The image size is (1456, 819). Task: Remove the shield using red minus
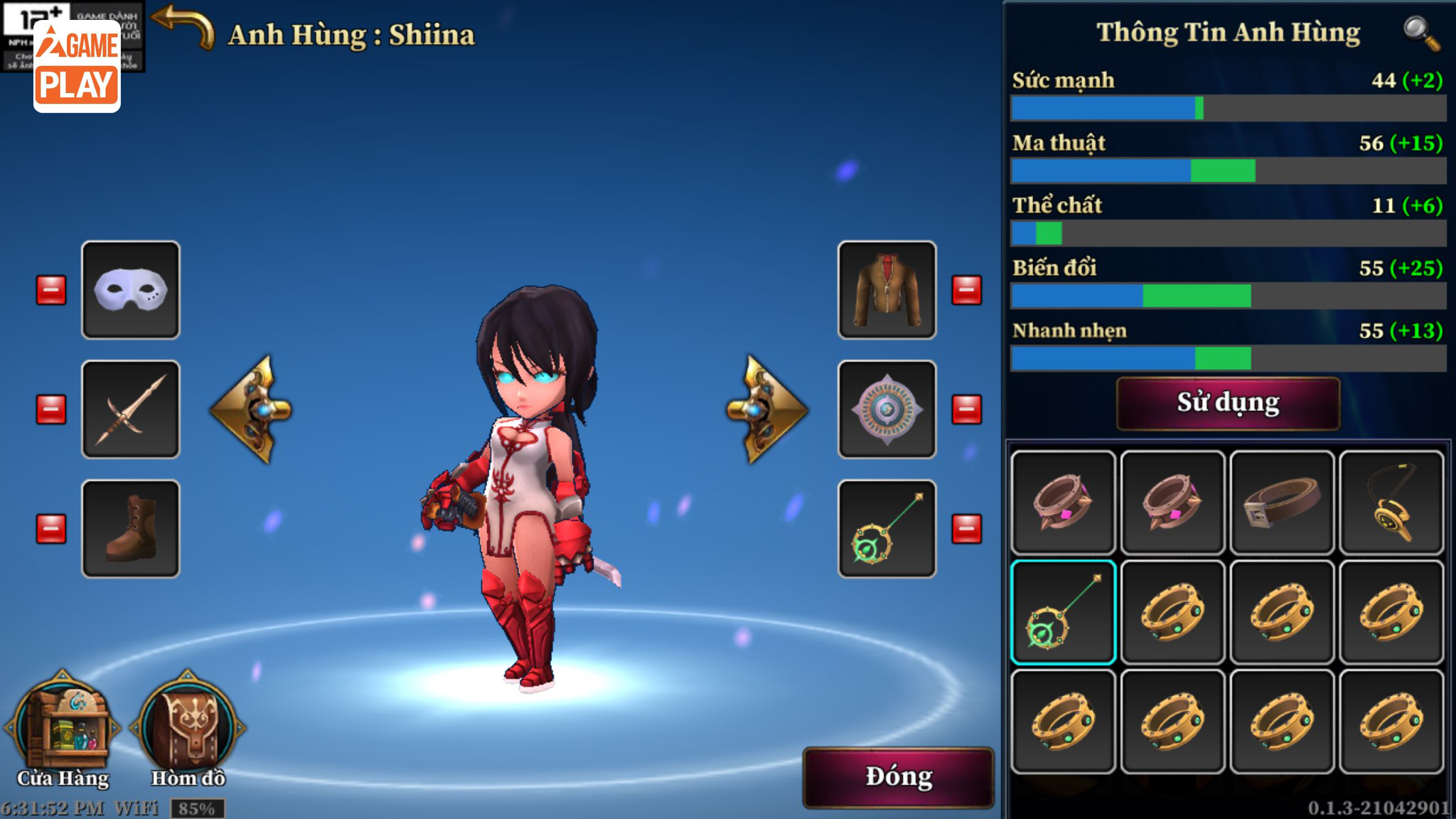click(x=967, y=409)
